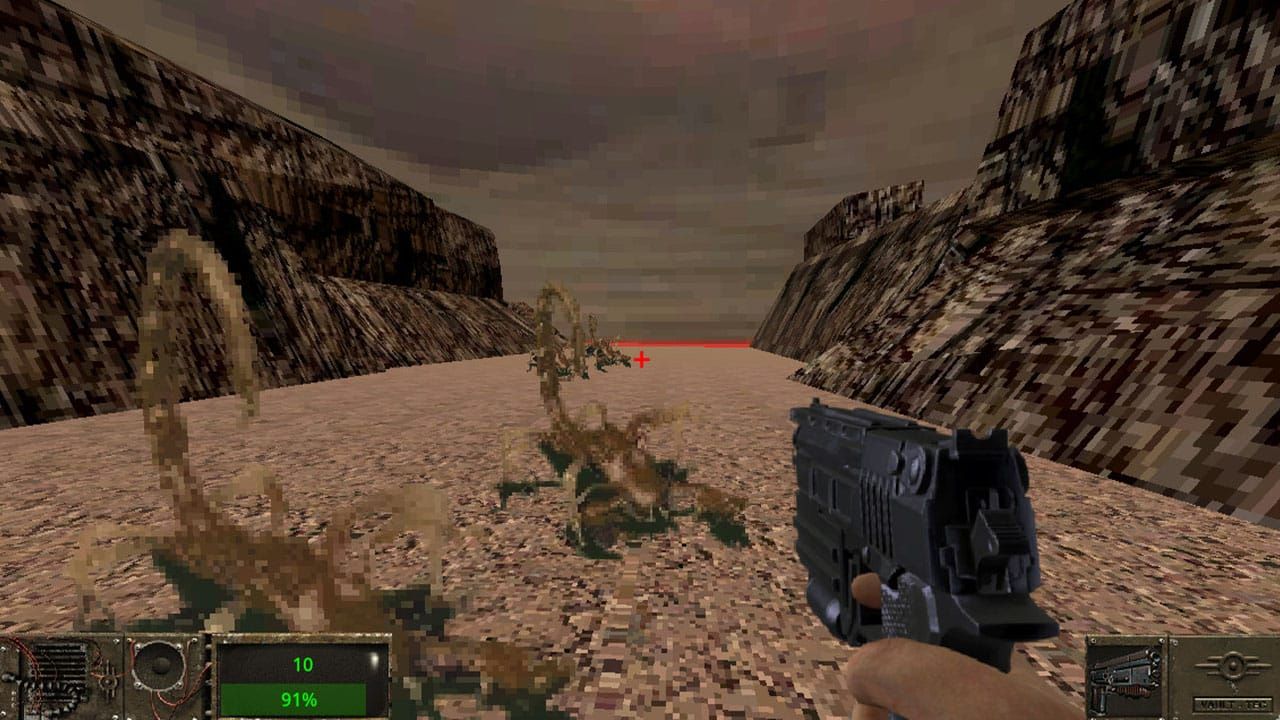The height and width of the screenshot is (720, 1280).
Task: Open the ammo and health status display
Action: (300, 680)
